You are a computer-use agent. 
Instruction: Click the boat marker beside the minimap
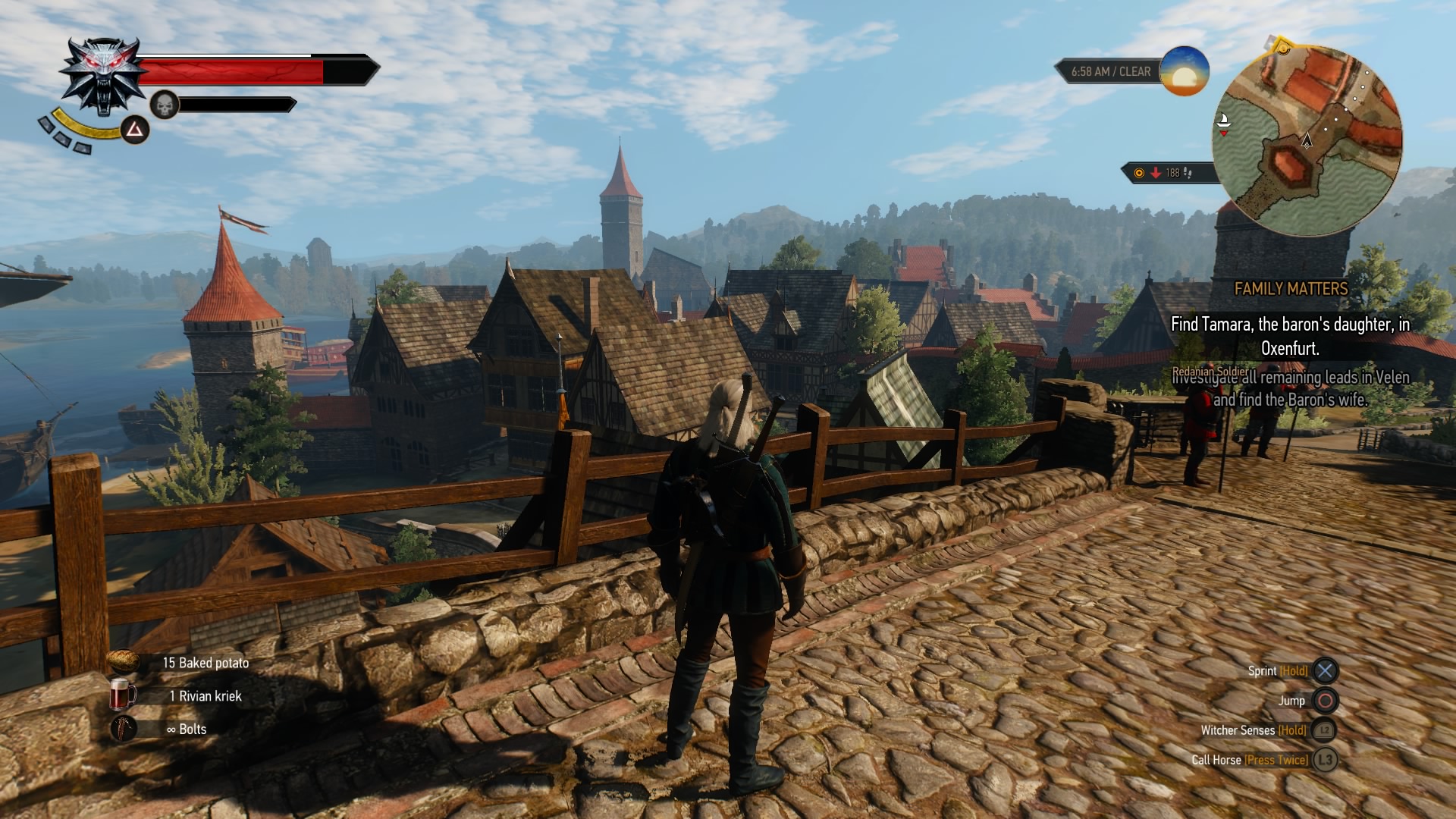(x=1222, y=121)
